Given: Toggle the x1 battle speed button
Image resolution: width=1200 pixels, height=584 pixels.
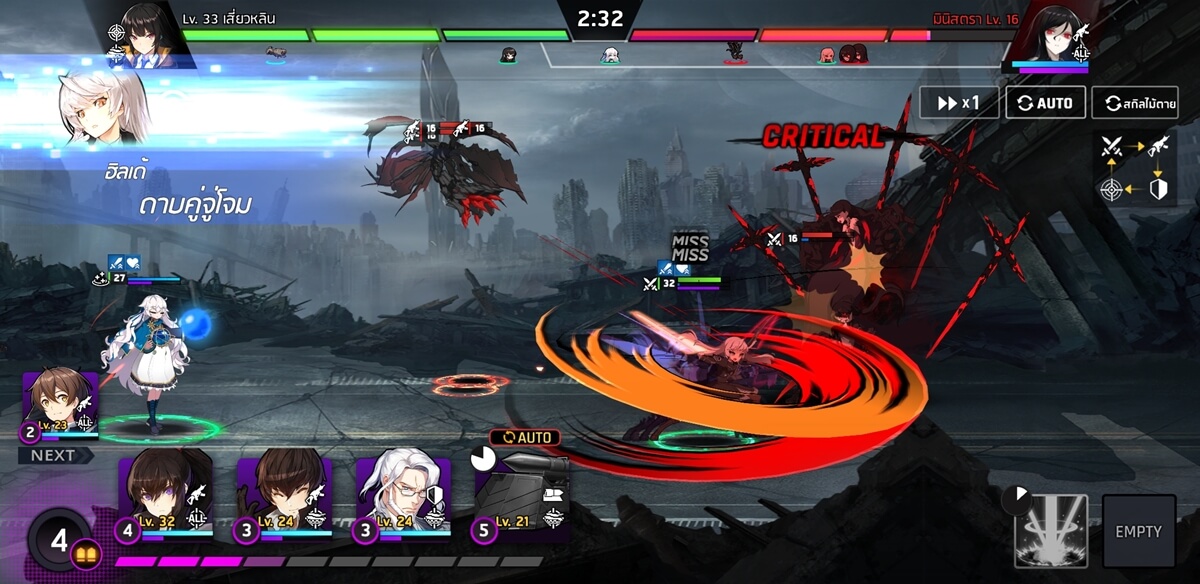Looking at the screenshot, I should [x=959, y=103].
